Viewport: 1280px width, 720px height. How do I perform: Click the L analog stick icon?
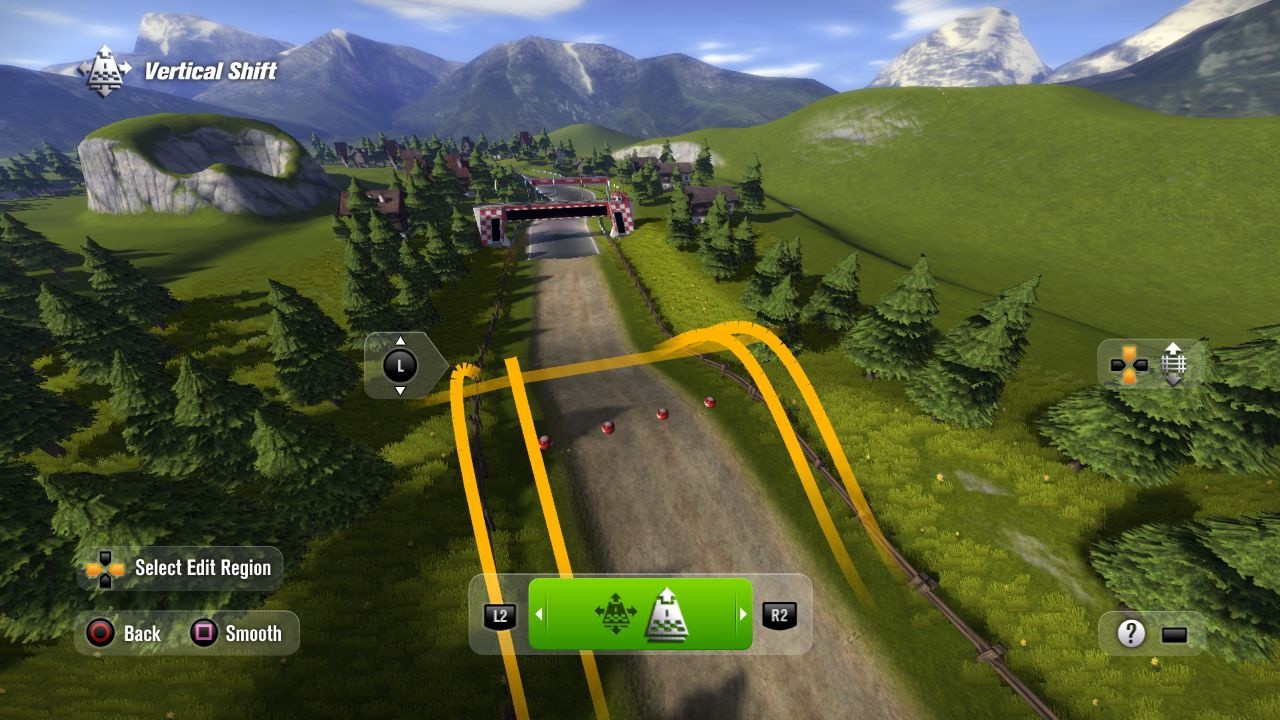point(399,365)
